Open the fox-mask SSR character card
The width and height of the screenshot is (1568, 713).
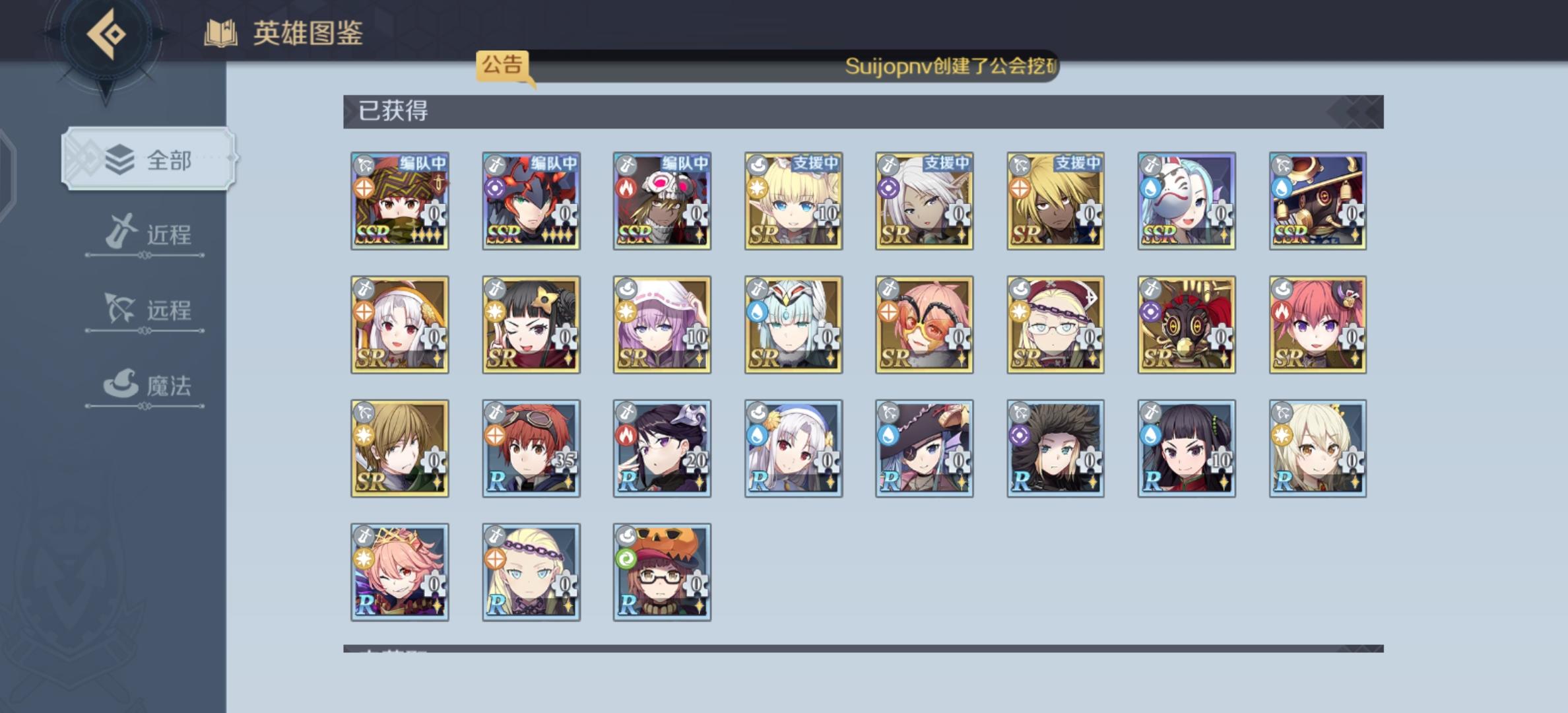pos(1186,201)
